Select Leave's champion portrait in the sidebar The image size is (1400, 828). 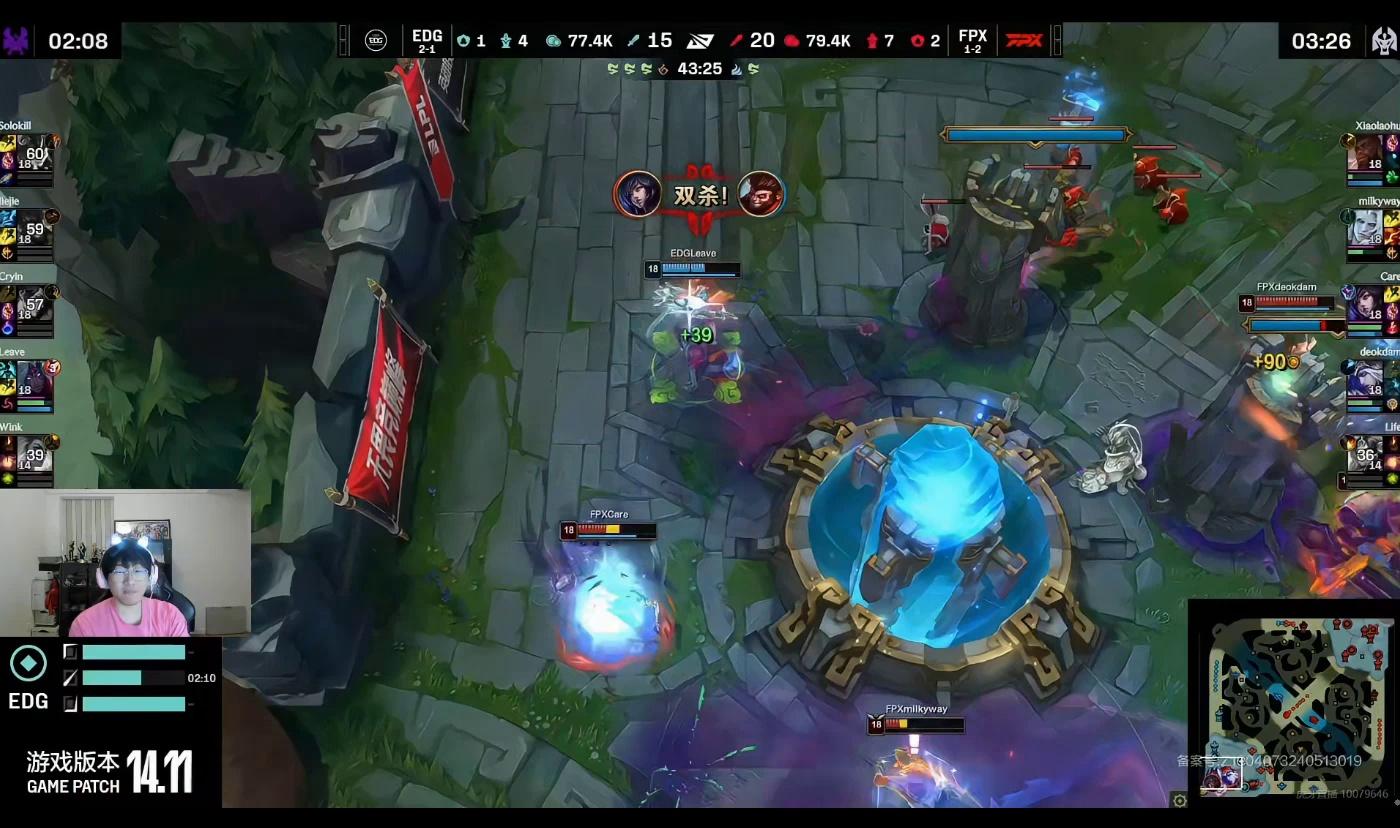[x=35, y=380]
